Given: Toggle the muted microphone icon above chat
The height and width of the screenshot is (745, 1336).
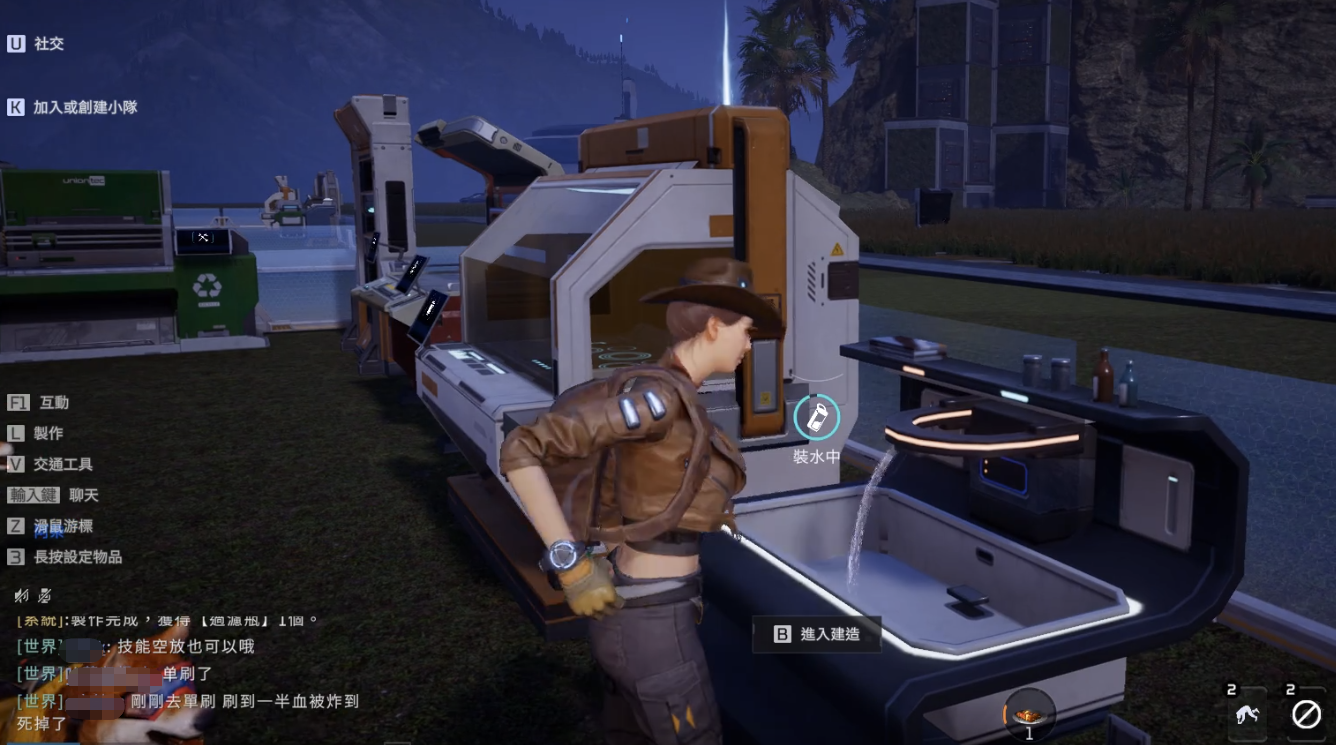Looking at the screenshot, I should tap(45, 596).
